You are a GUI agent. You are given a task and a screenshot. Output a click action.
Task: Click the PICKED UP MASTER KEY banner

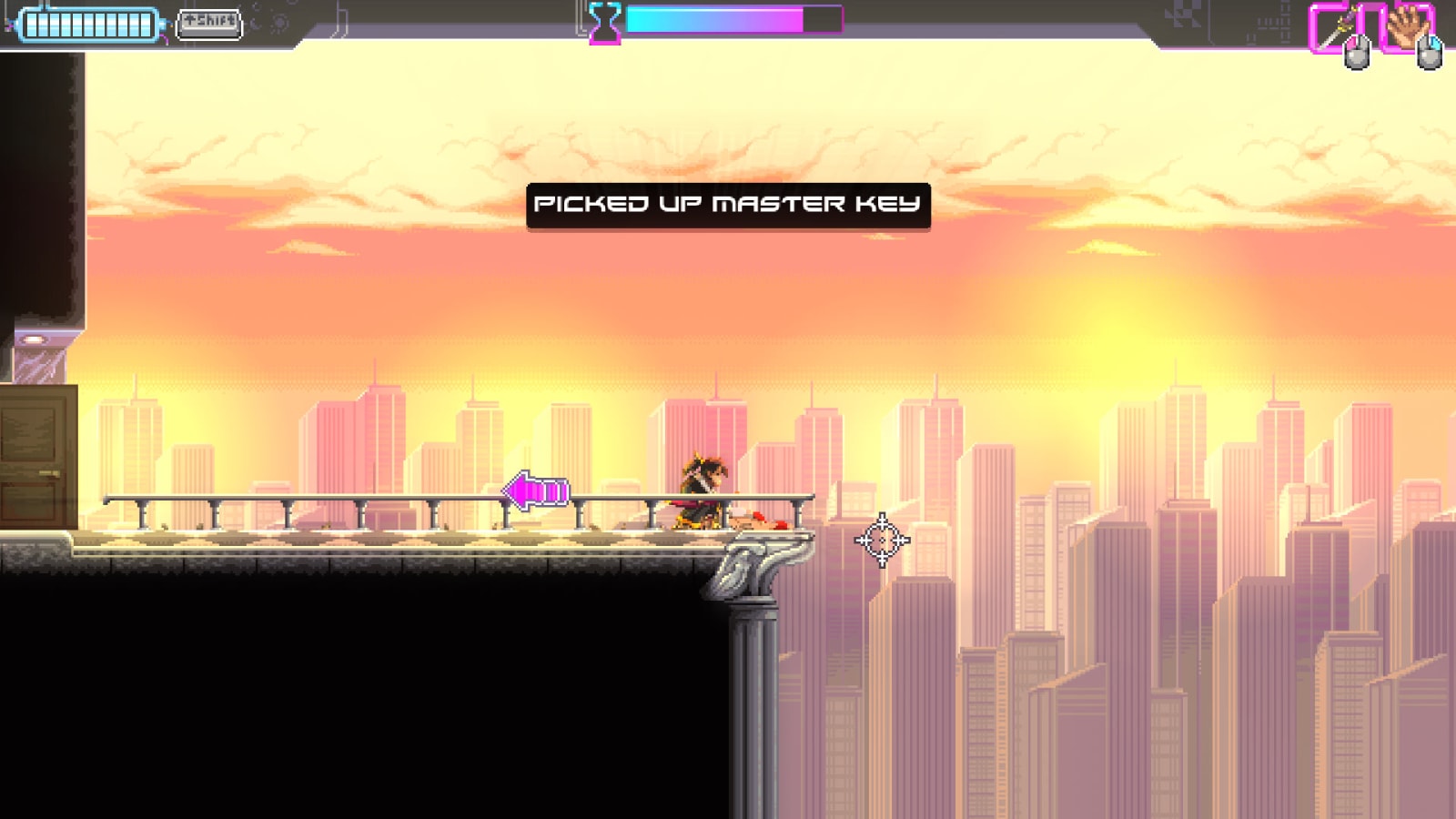click(x=730, y=204)
